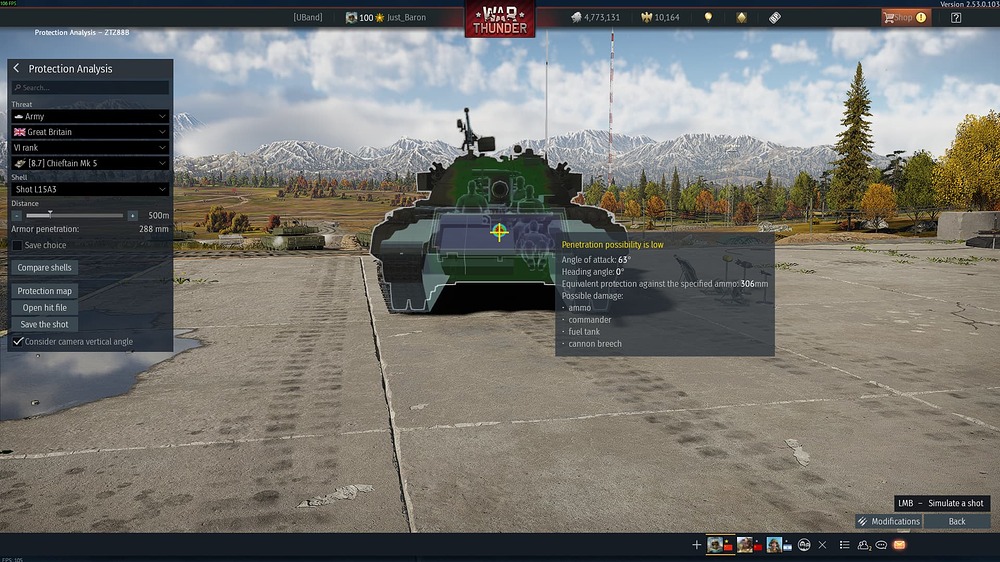Open the Great Britain nation dropdown
Viewport: 1000px width, 562px height.
pyautogui.click(x=89, y=132)
